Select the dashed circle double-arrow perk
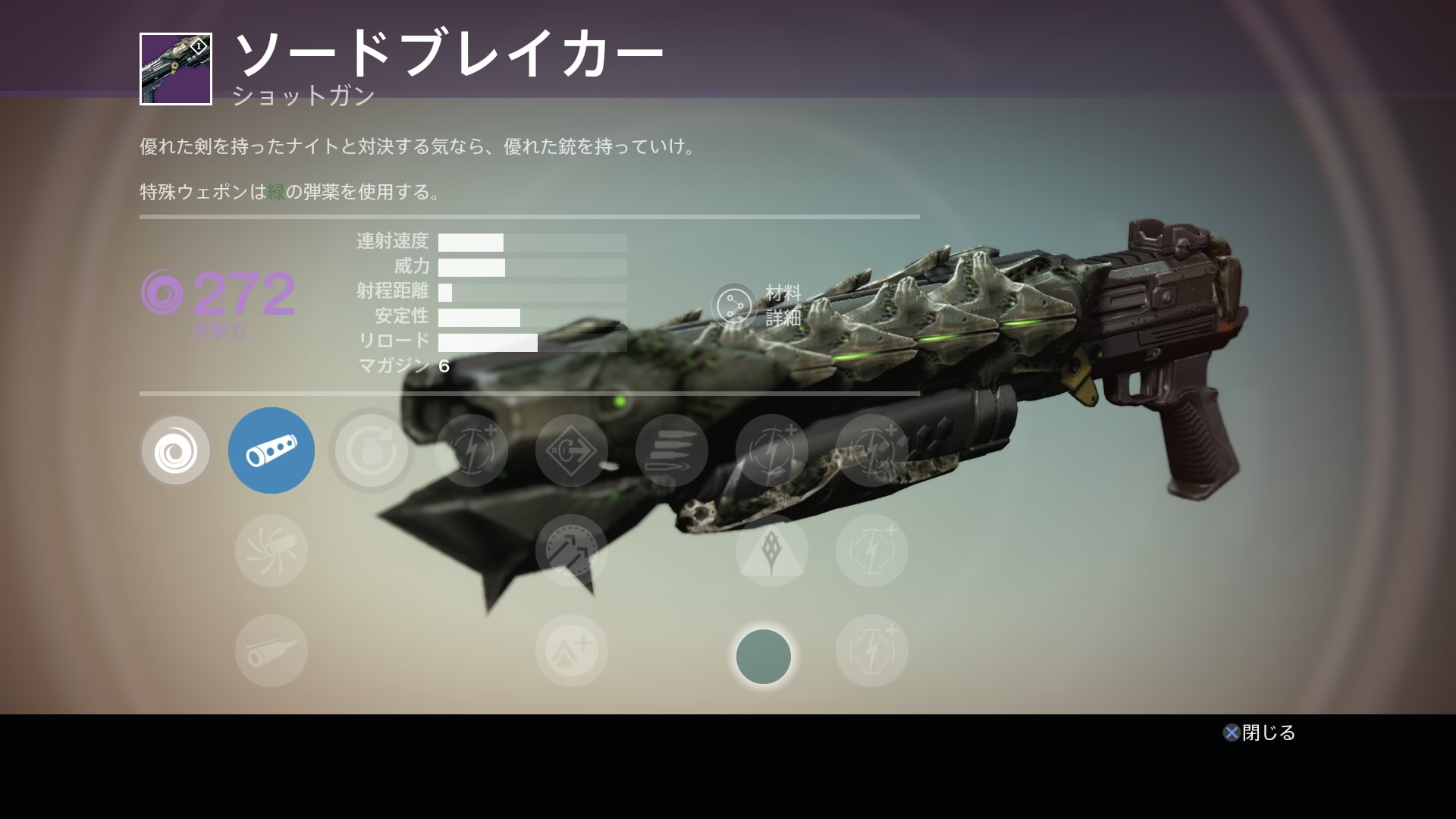This screenshot has height=819, width=1456. click(571, 551)
